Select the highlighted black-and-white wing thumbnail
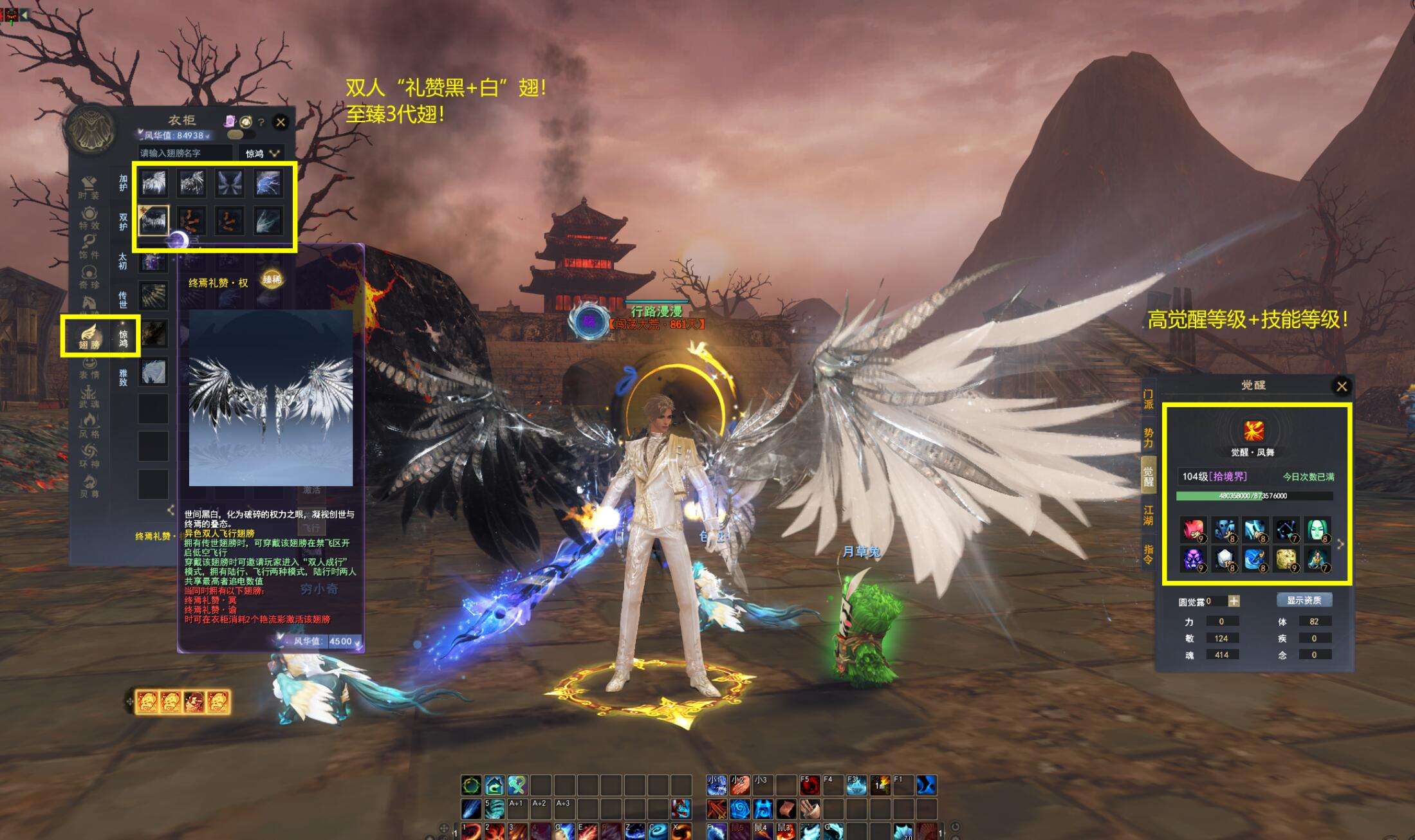 point(153,221)
